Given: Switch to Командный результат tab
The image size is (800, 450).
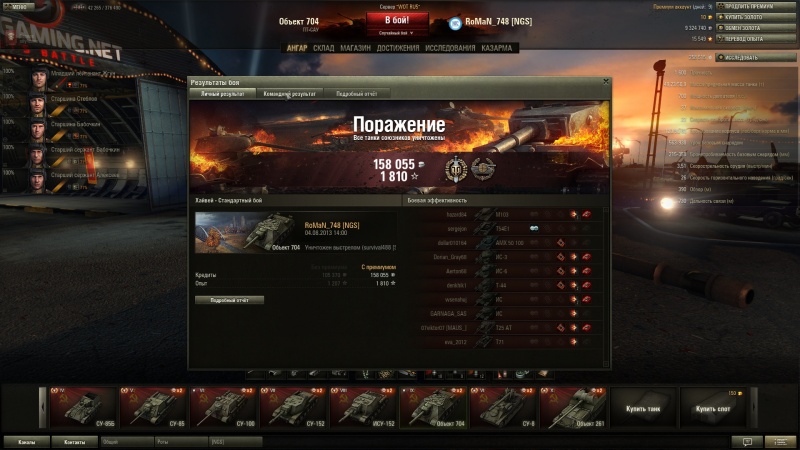Looking at the screenshot, I should pos(289,94).
